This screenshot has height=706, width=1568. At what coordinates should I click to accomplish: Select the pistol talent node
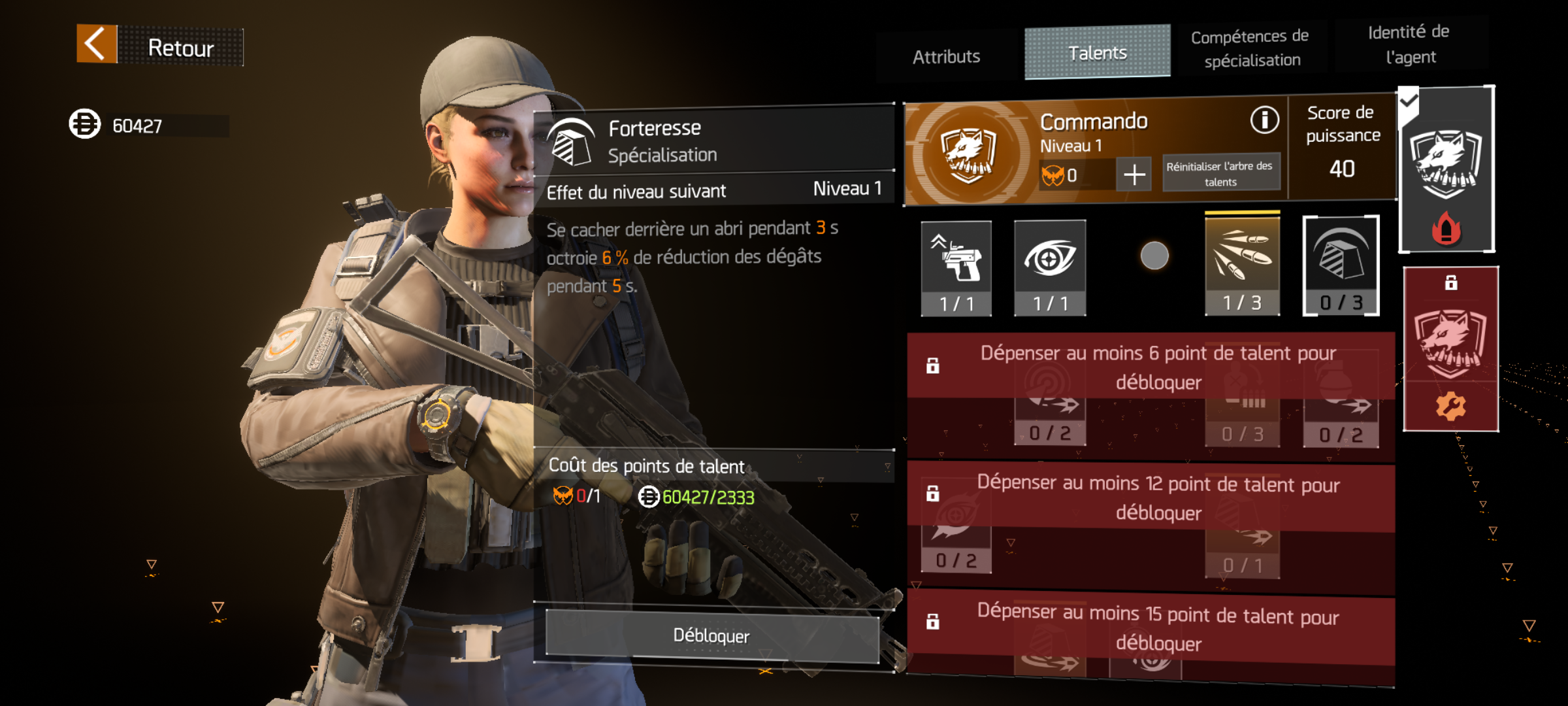pos(956,267)
